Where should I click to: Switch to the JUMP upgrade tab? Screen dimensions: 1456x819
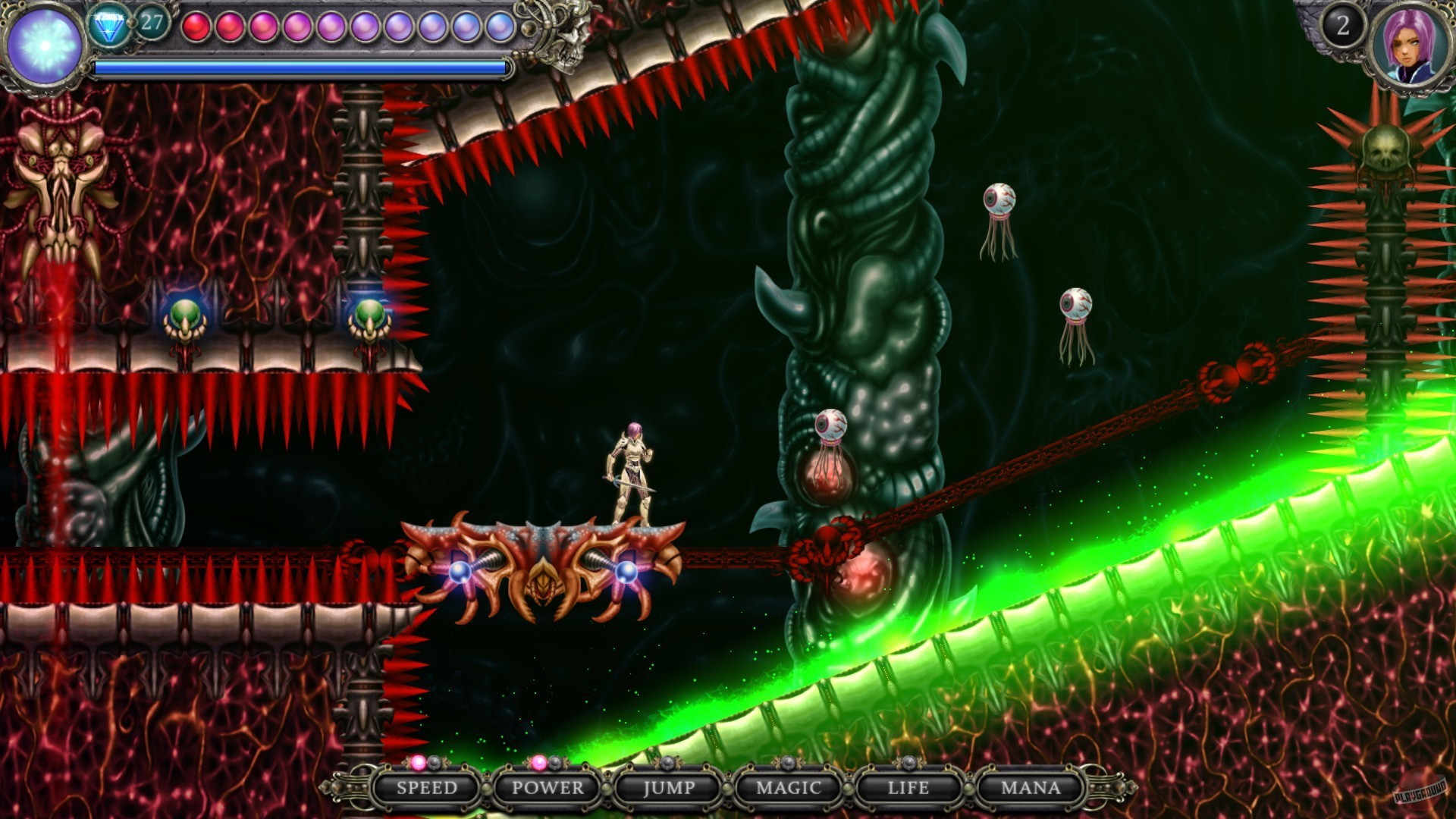[667, 789]
